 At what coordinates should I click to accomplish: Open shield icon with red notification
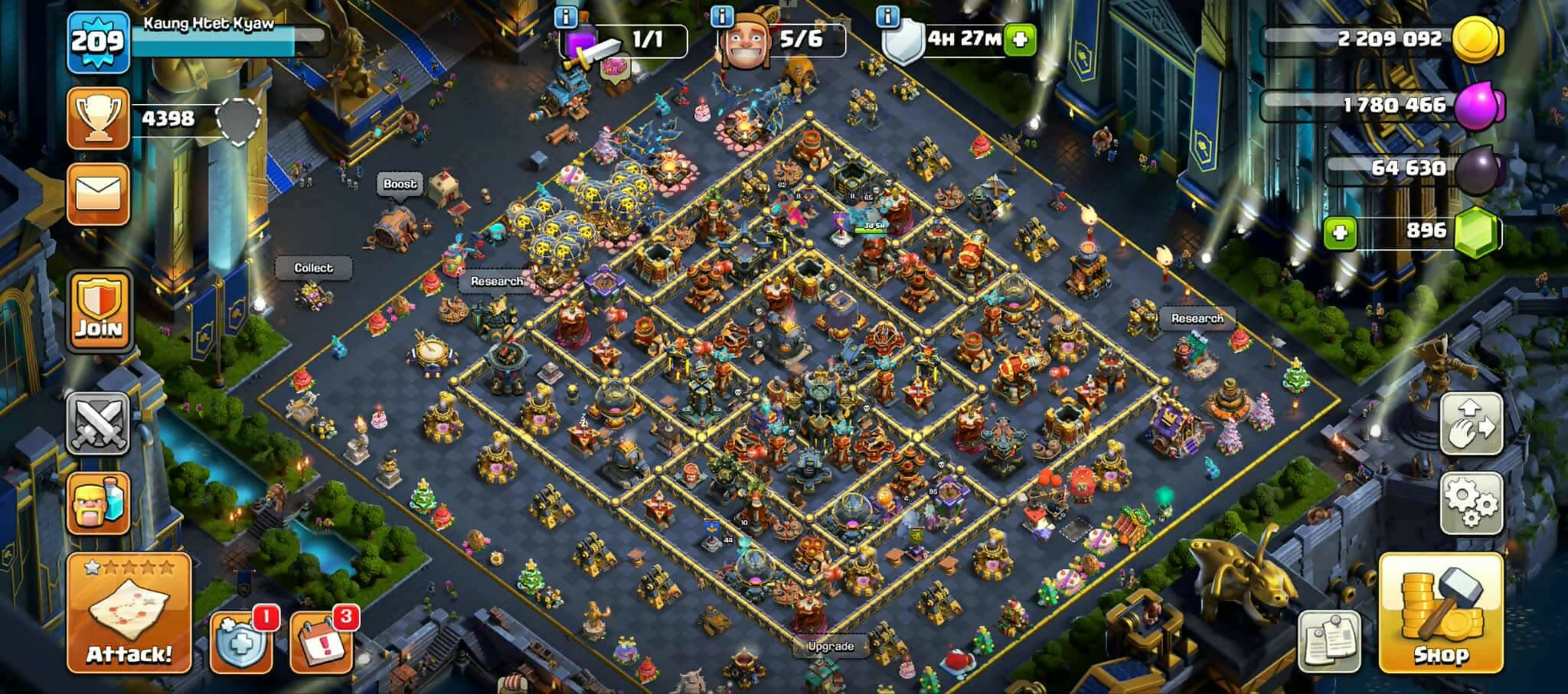241,641
